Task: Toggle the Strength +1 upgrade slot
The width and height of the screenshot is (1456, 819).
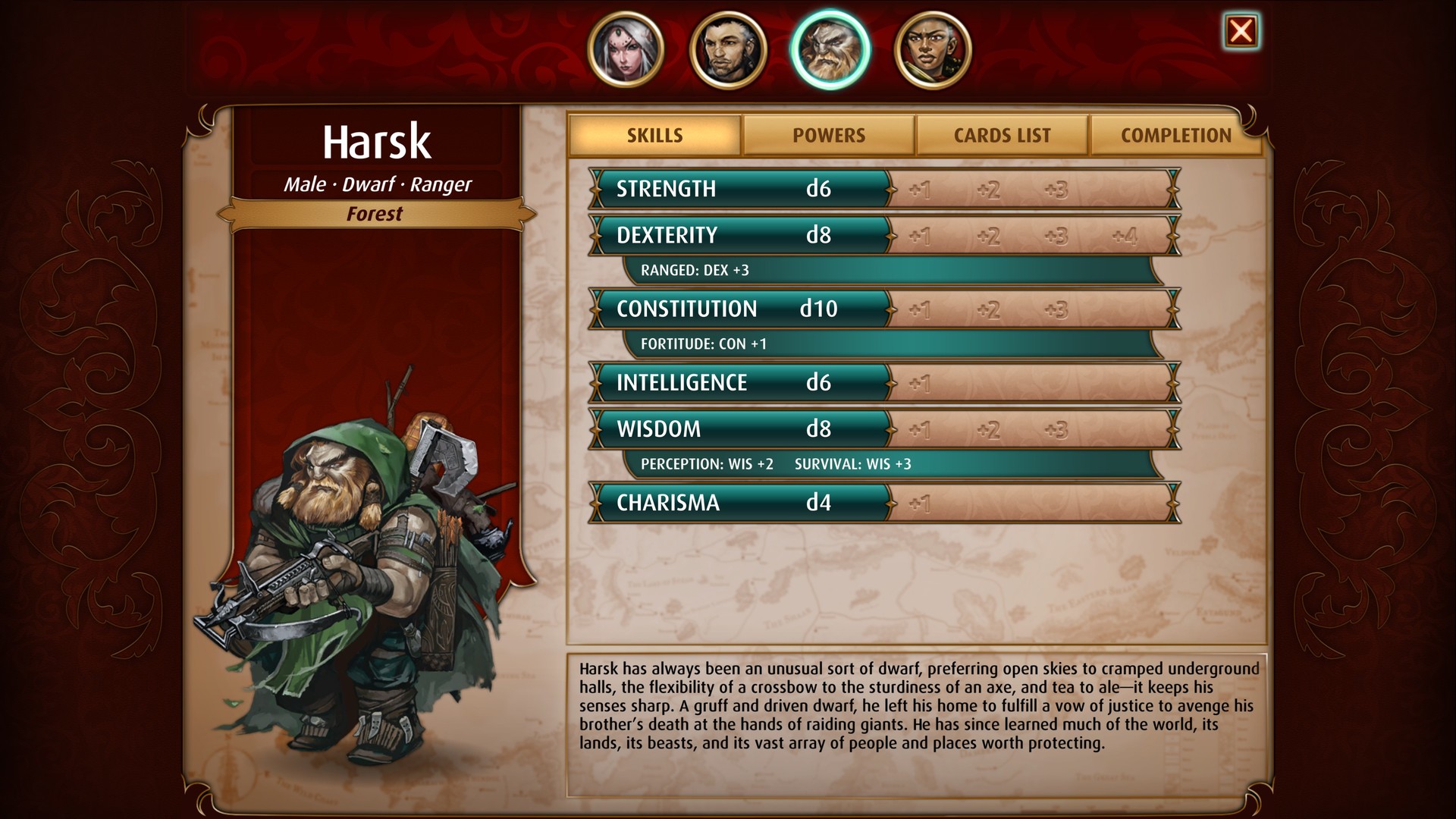Action: pos(920,190)
